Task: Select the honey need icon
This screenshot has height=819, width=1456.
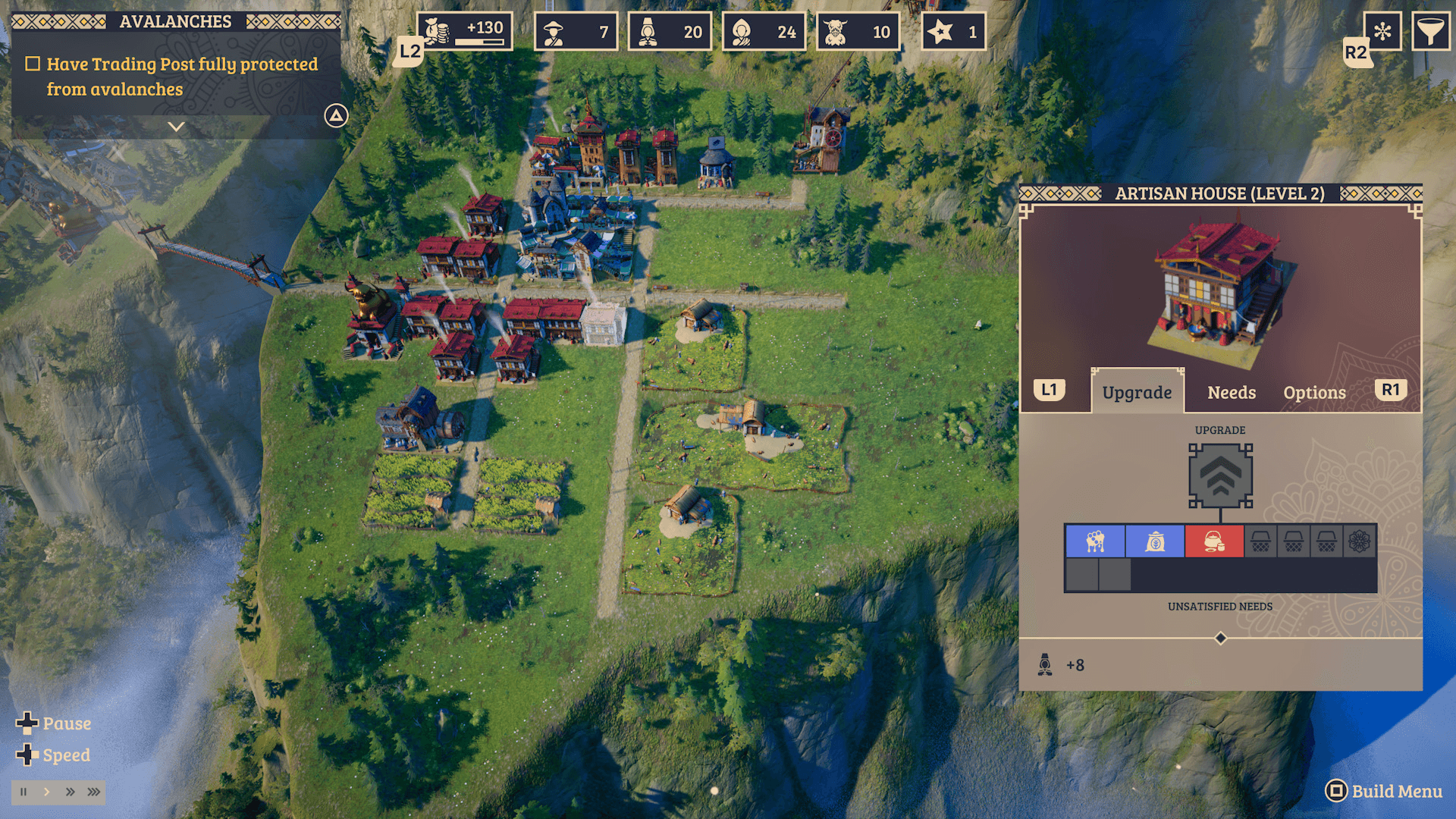Action: click(x=1095, y=541)
